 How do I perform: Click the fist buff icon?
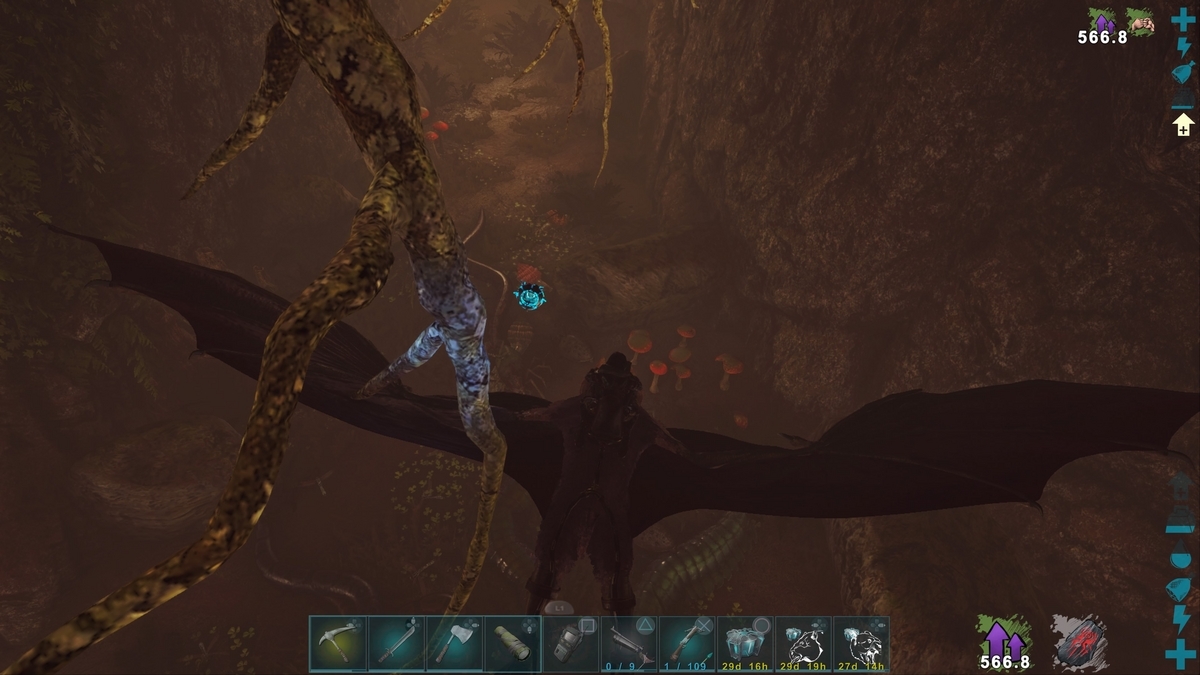coord(1140,22)
